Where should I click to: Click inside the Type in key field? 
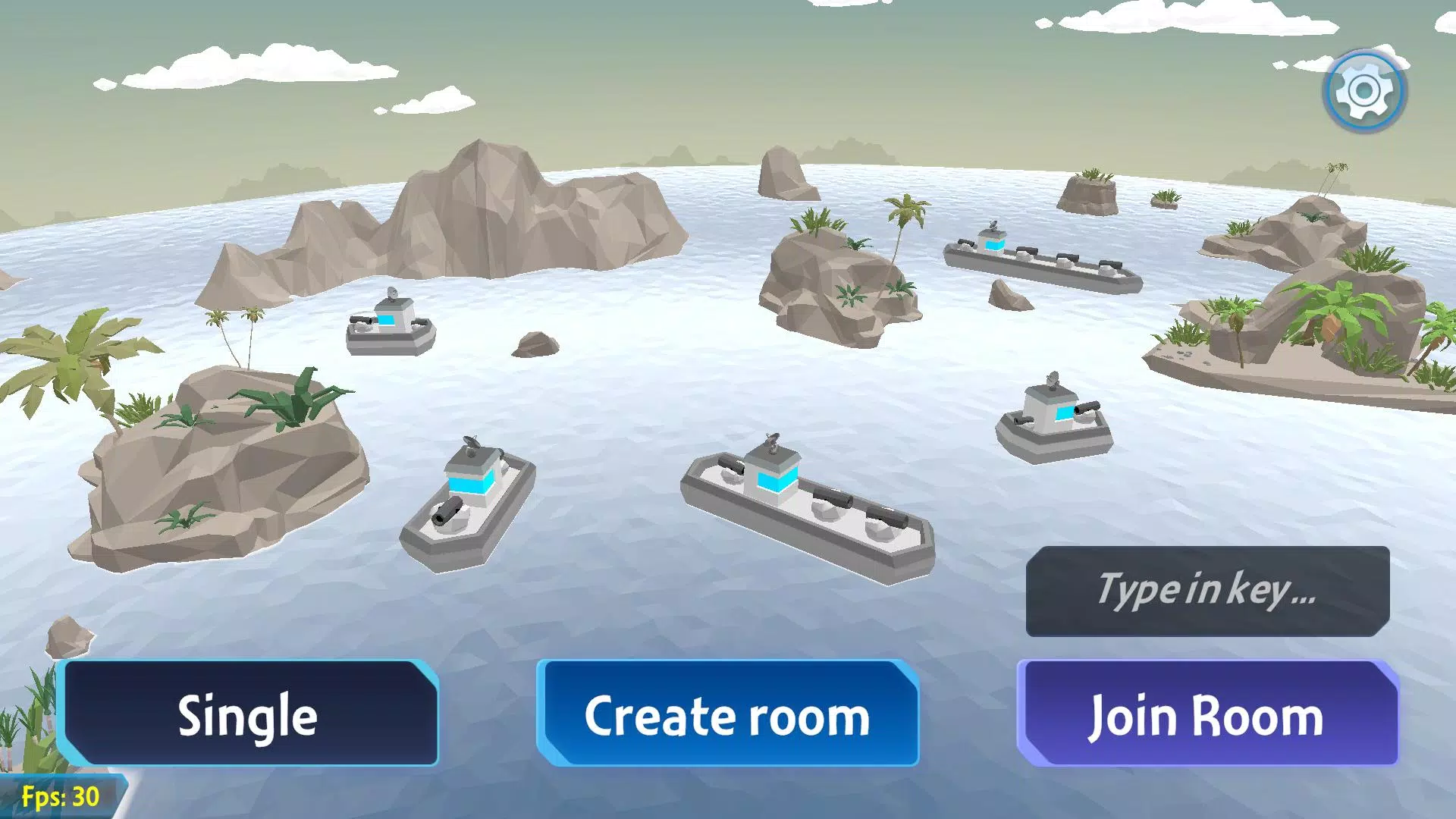[x=1207, y=593]
